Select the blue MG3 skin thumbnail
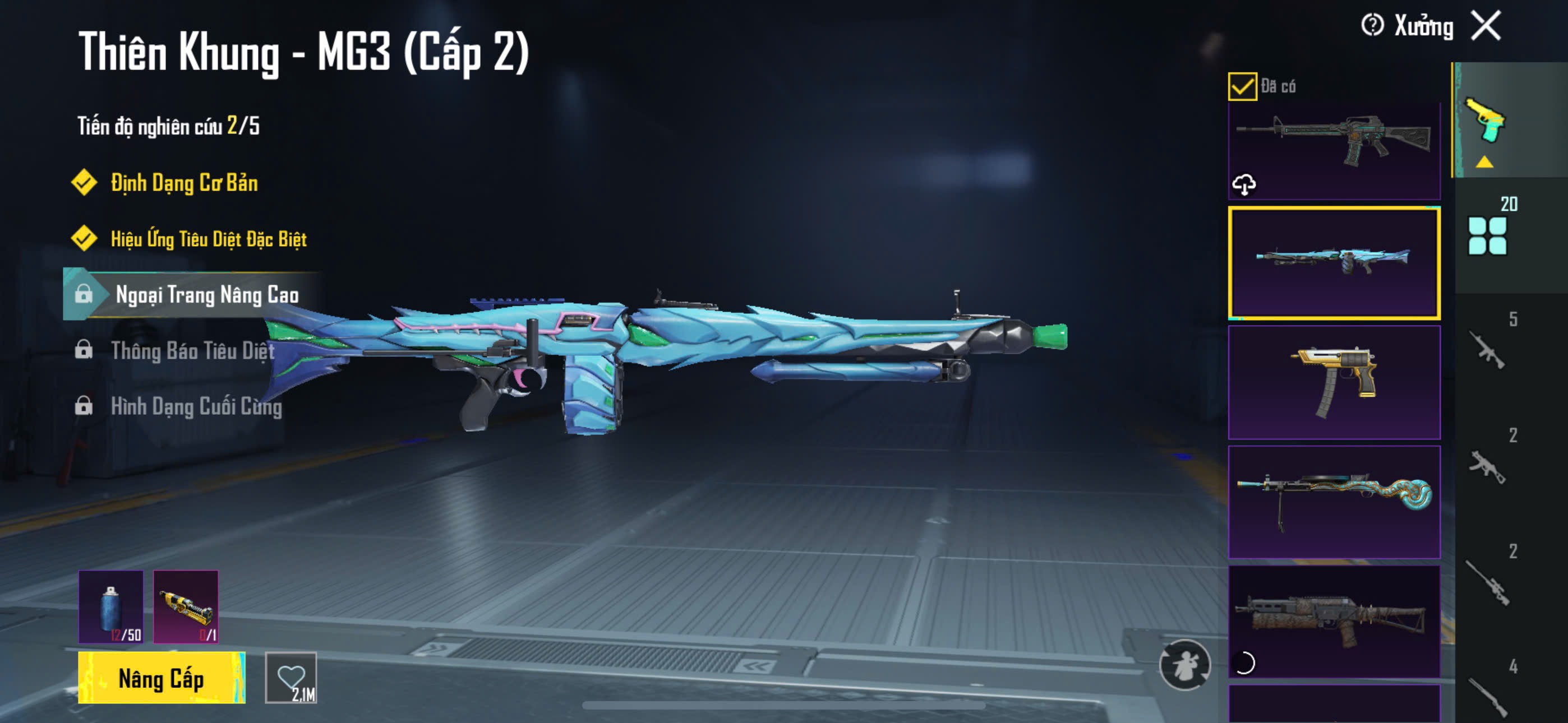 pos(1334,263)
